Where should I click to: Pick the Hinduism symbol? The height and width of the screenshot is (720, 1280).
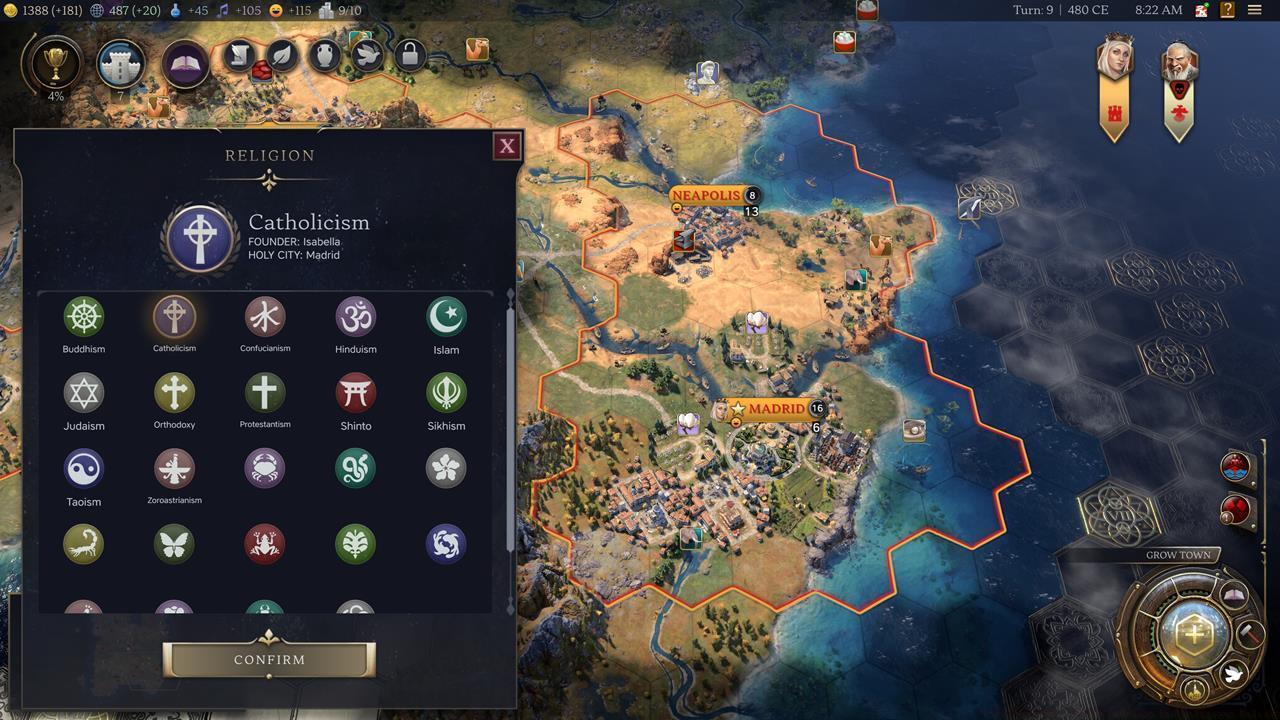pyautogui.click(x=355, y=317)
